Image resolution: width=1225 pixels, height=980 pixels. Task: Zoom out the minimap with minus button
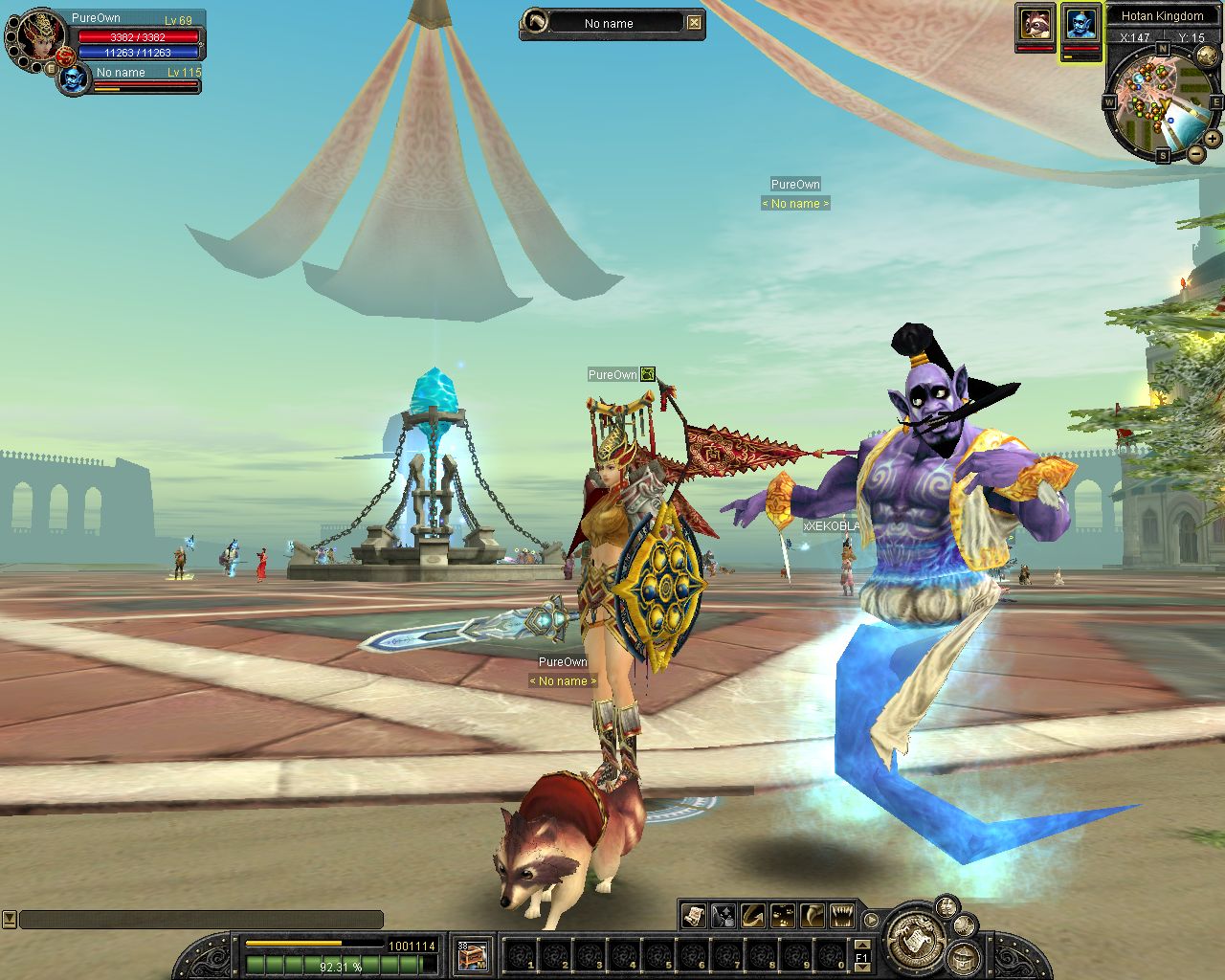click(1196, 153)
